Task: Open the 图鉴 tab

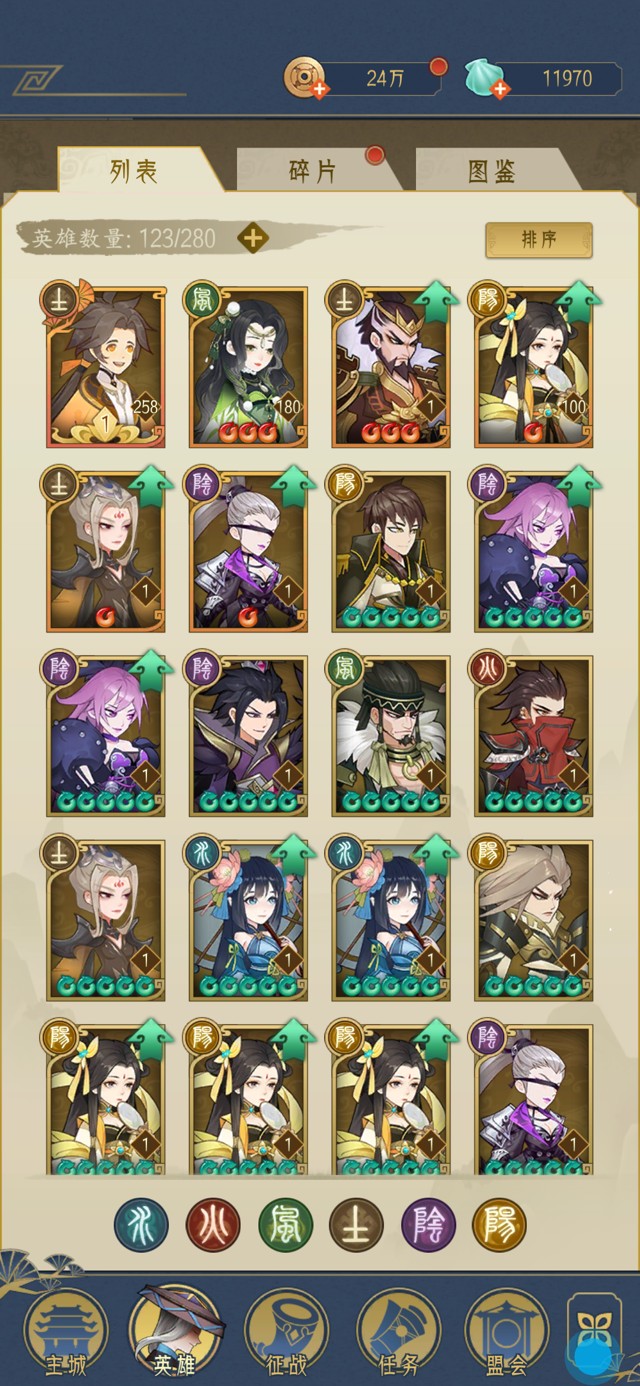Action: click(492, 170)
